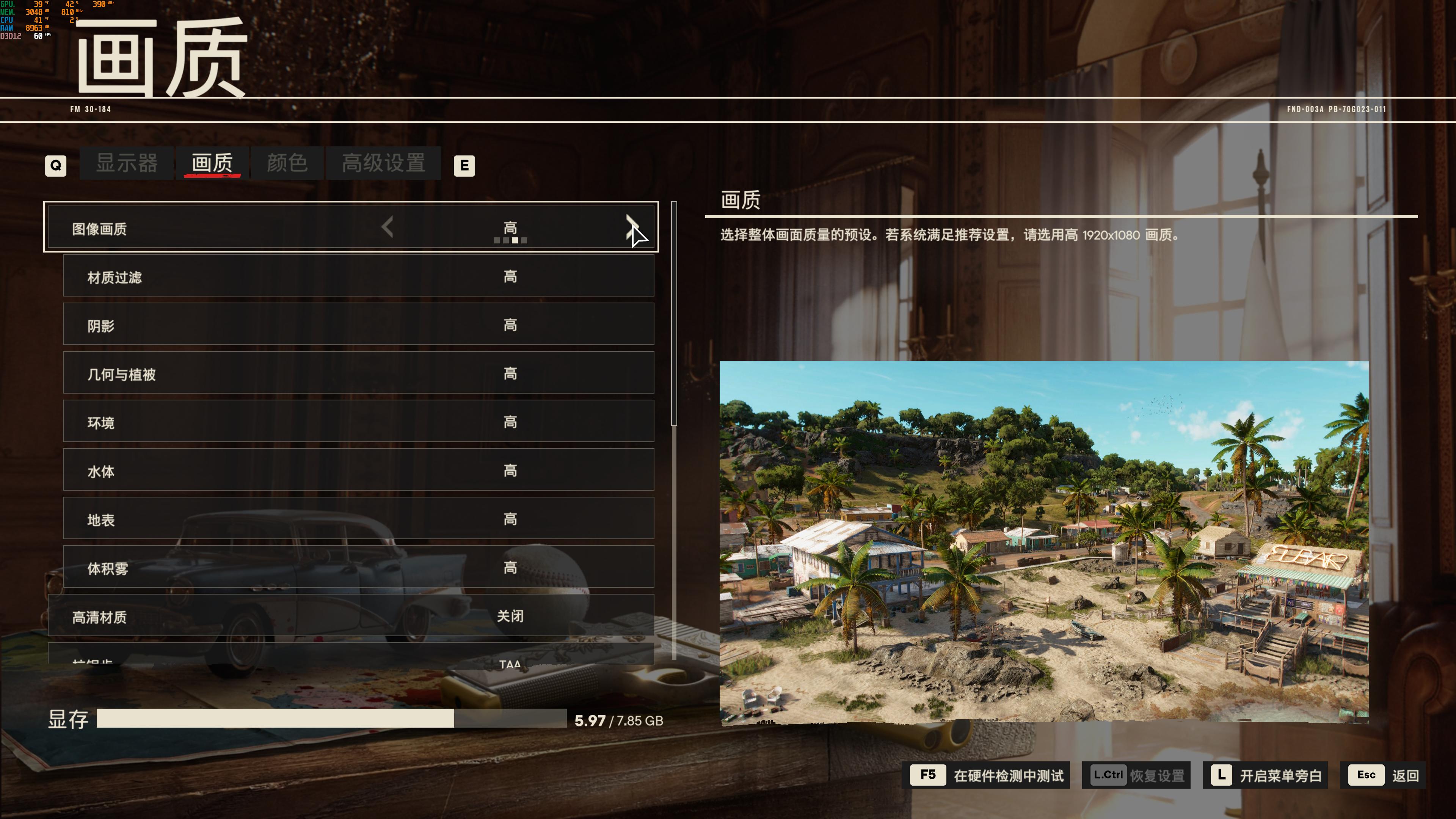Viewport: 1456px width, 819px height.
Task: Select the 体积雾 setting row
Action: (358, 567)
